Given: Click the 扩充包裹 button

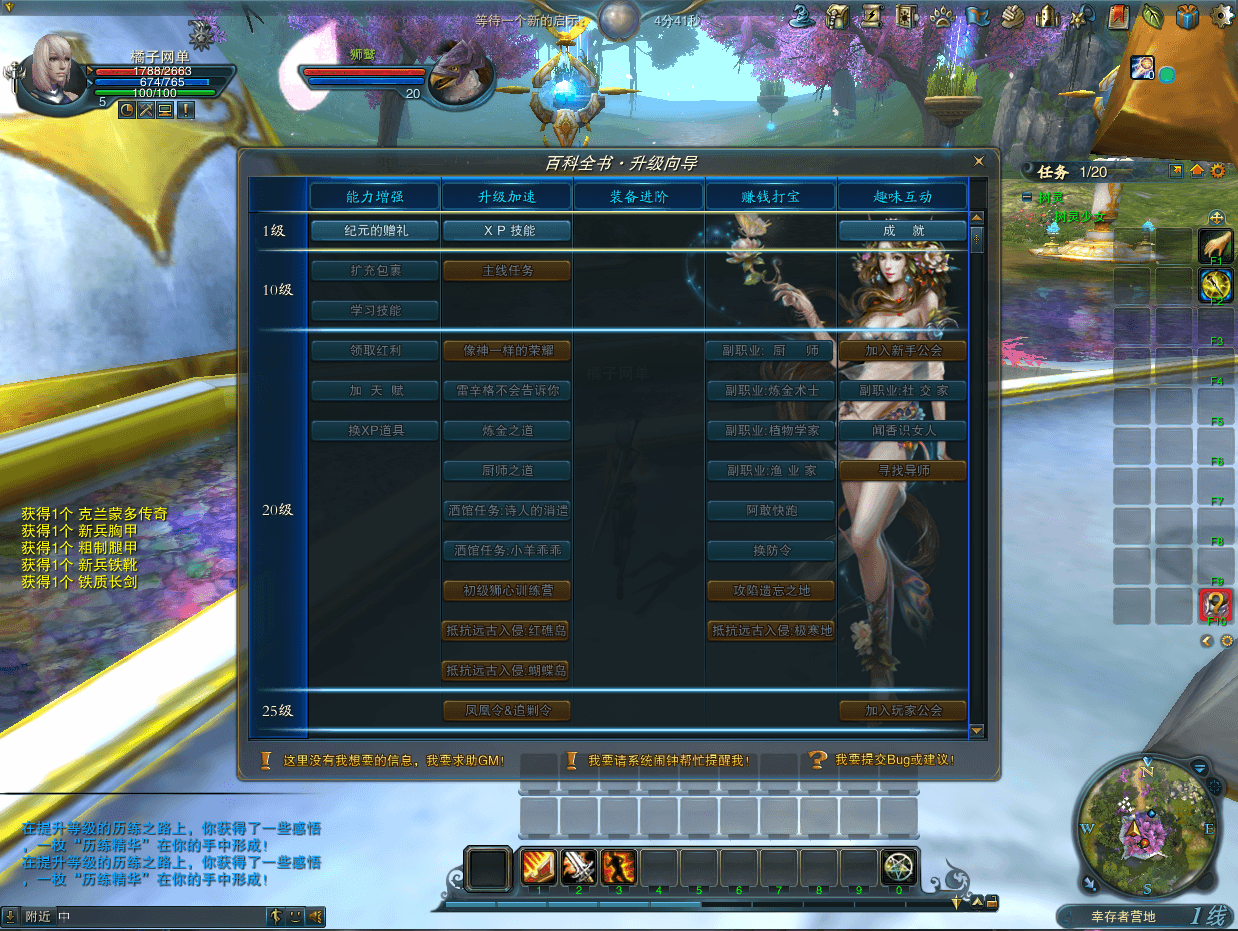Looking at the screenshot, I should tap(376, 271).
